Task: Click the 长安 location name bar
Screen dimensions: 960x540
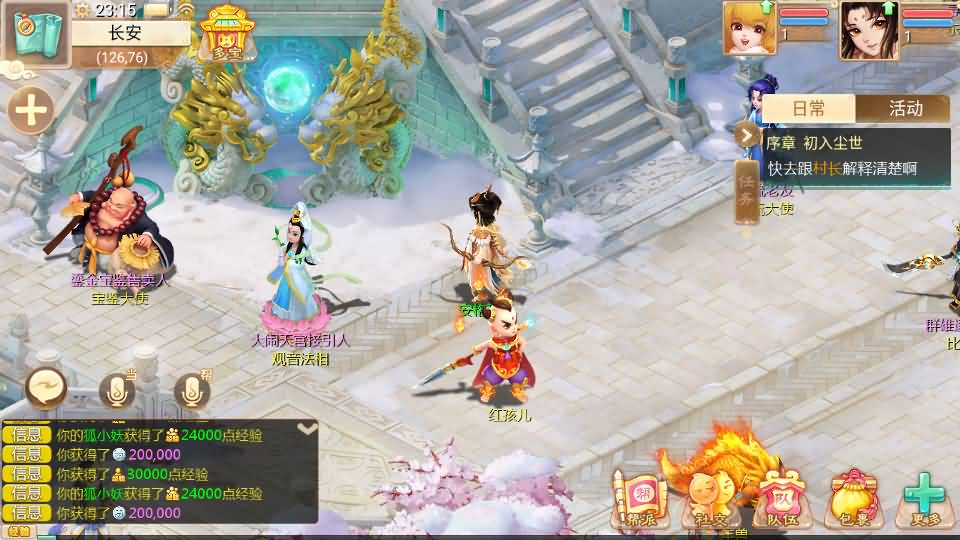Action: tap(130, 32)
